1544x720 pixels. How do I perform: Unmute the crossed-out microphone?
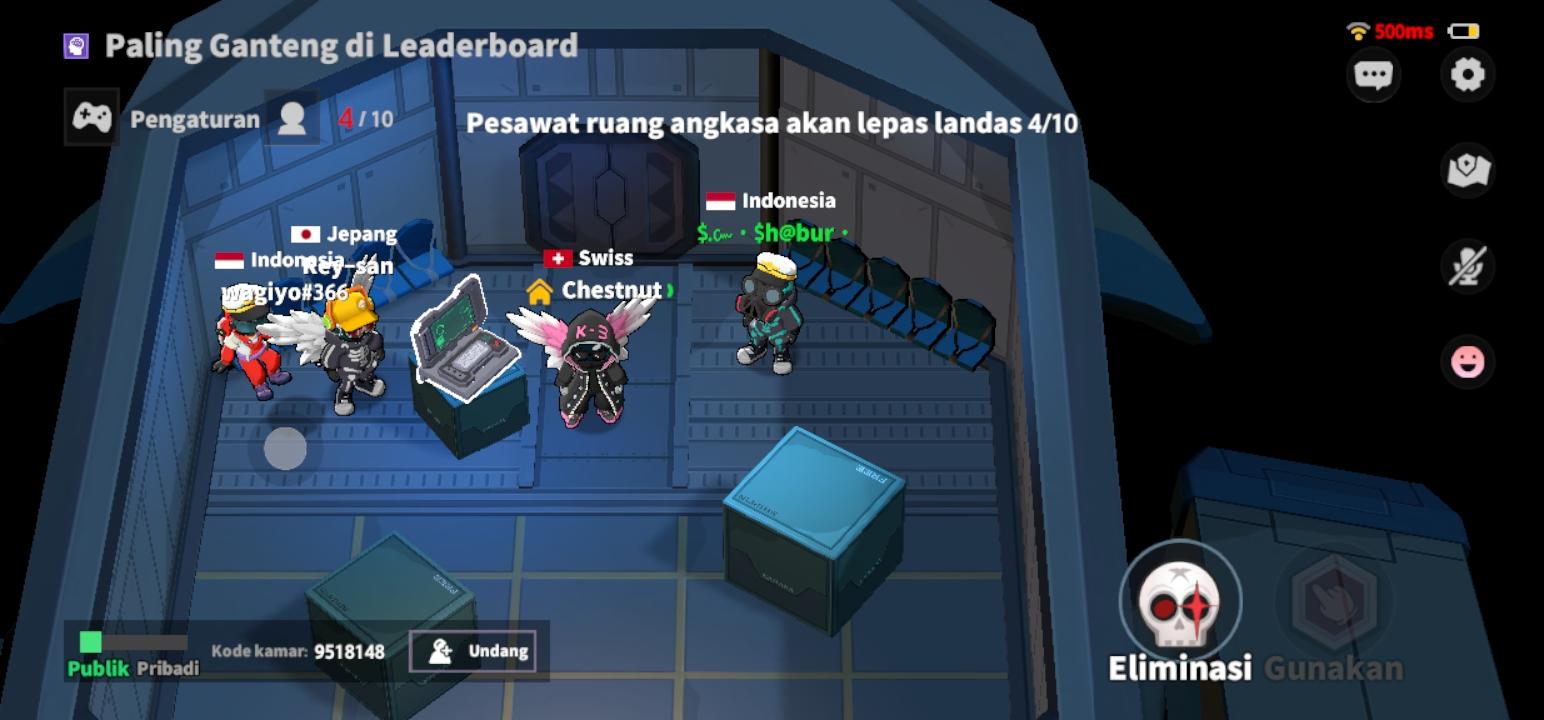point(1466,265)
